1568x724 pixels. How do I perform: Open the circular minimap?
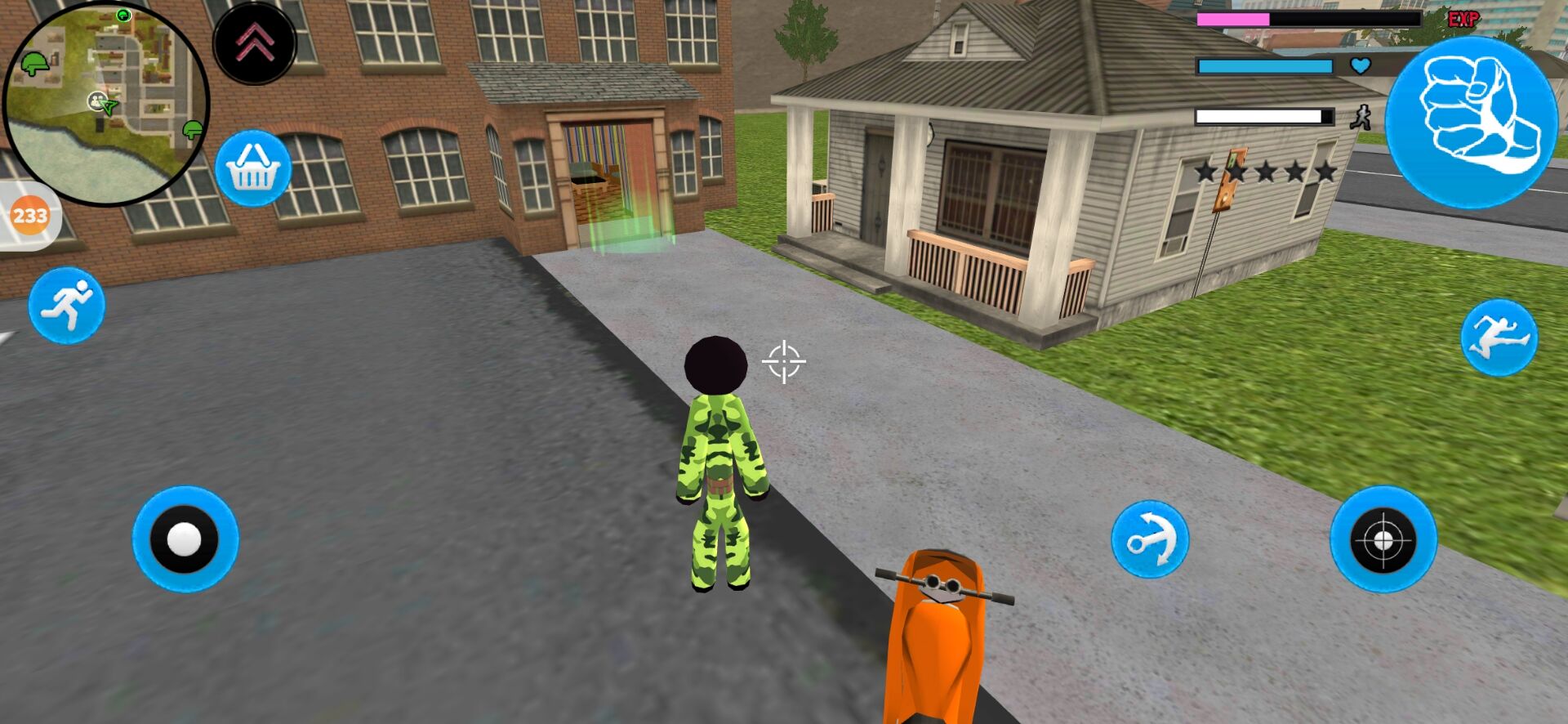point(105,101)
